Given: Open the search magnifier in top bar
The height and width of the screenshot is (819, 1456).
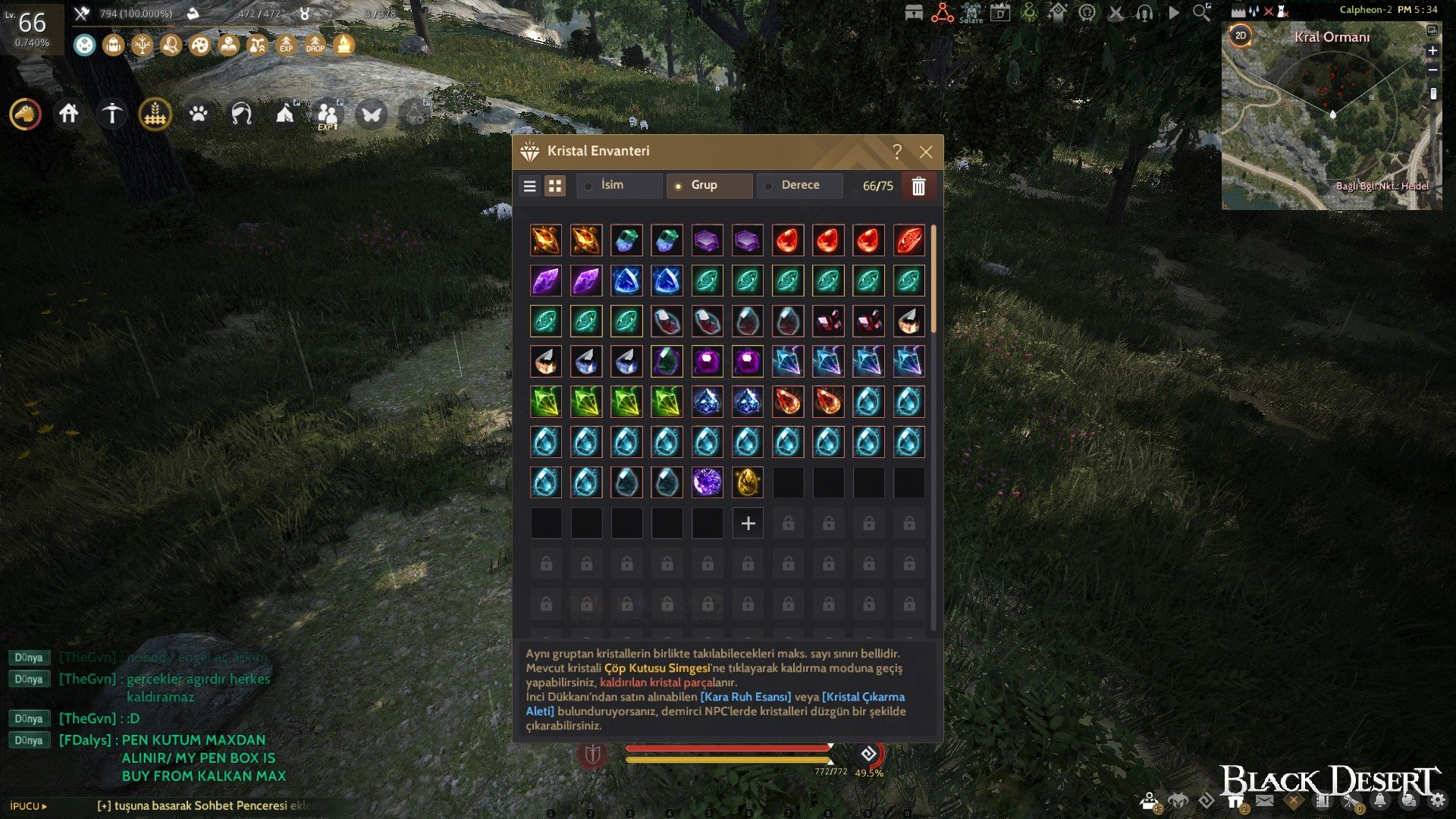Looking at the screenshot, I should (1201, 12).
